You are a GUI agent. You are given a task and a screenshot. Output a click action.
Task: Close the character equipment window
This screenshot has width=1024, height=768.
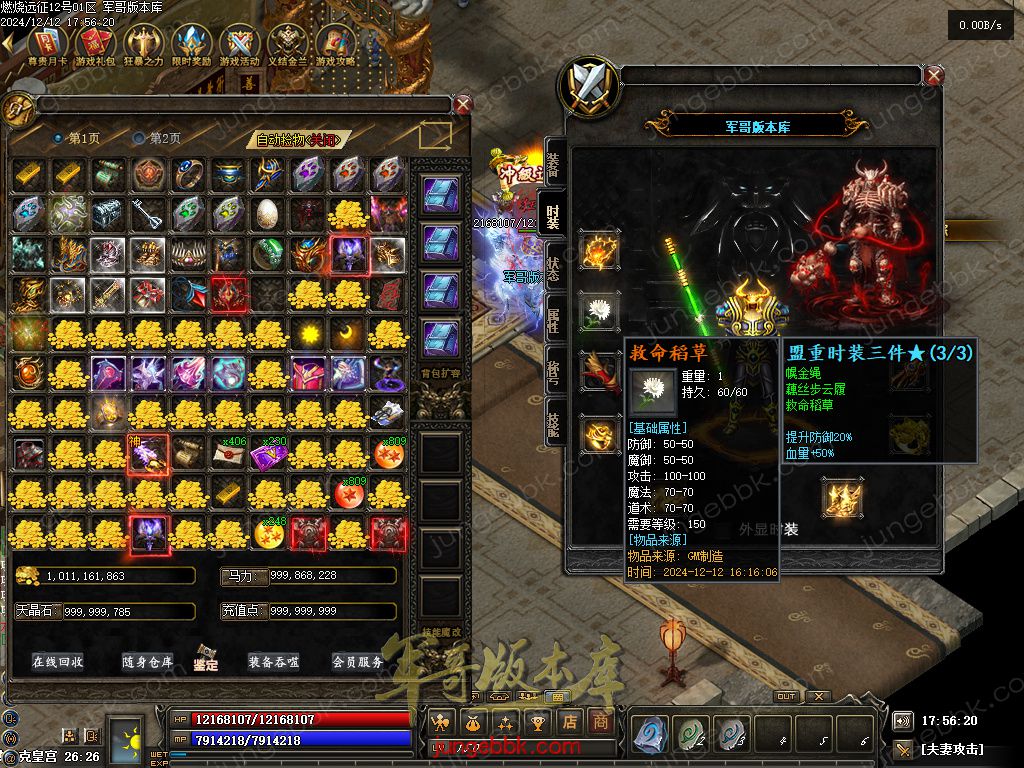pyautogui.click(x=934, y=76)
